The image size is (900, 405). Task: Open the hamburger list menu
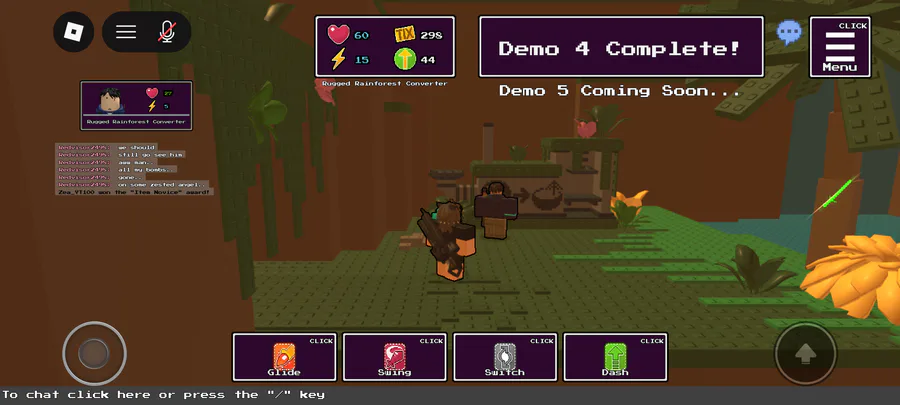coord(126,32)
